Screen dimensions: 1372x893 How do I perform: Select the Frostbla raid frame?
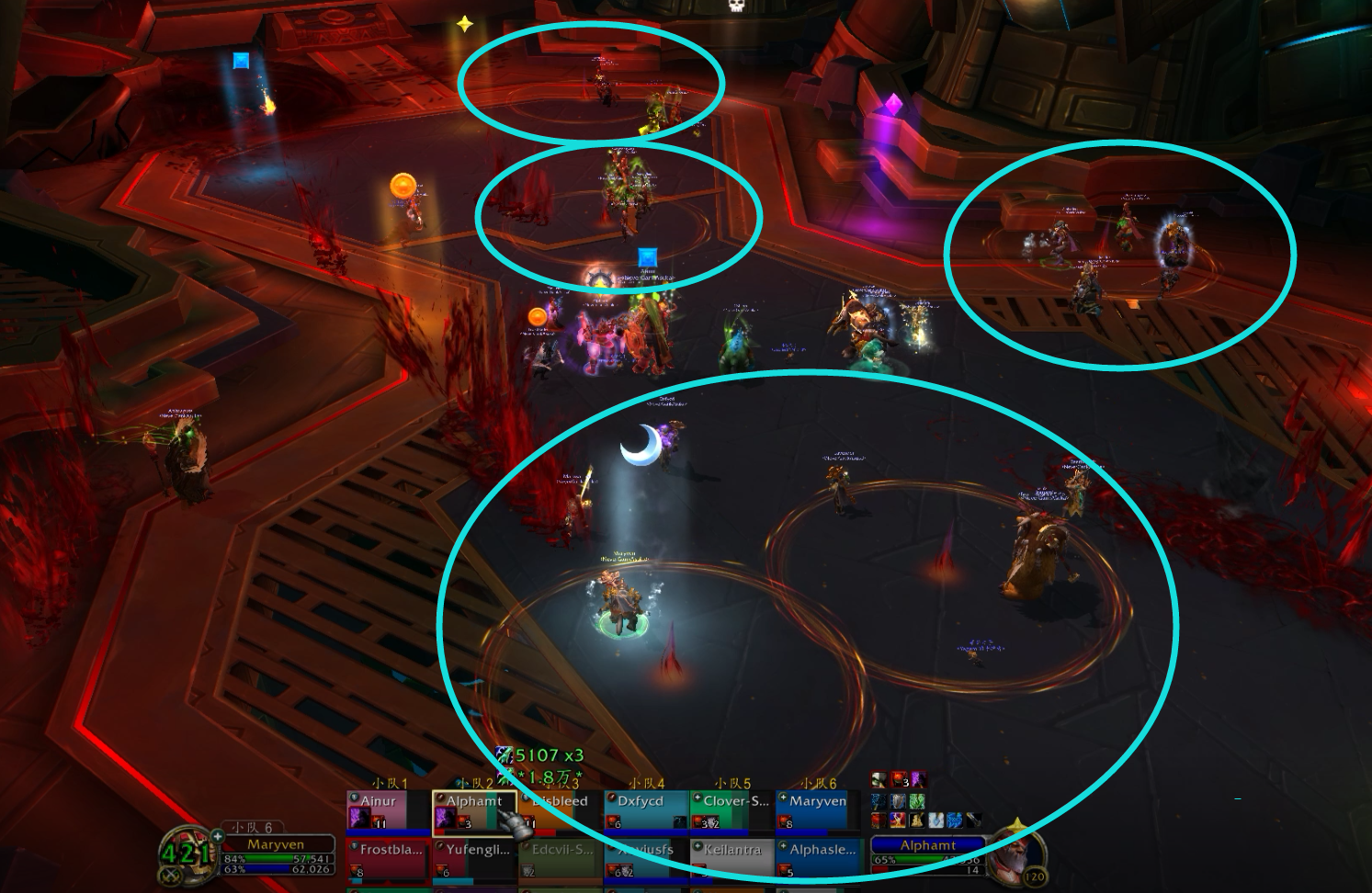point(389,860)
